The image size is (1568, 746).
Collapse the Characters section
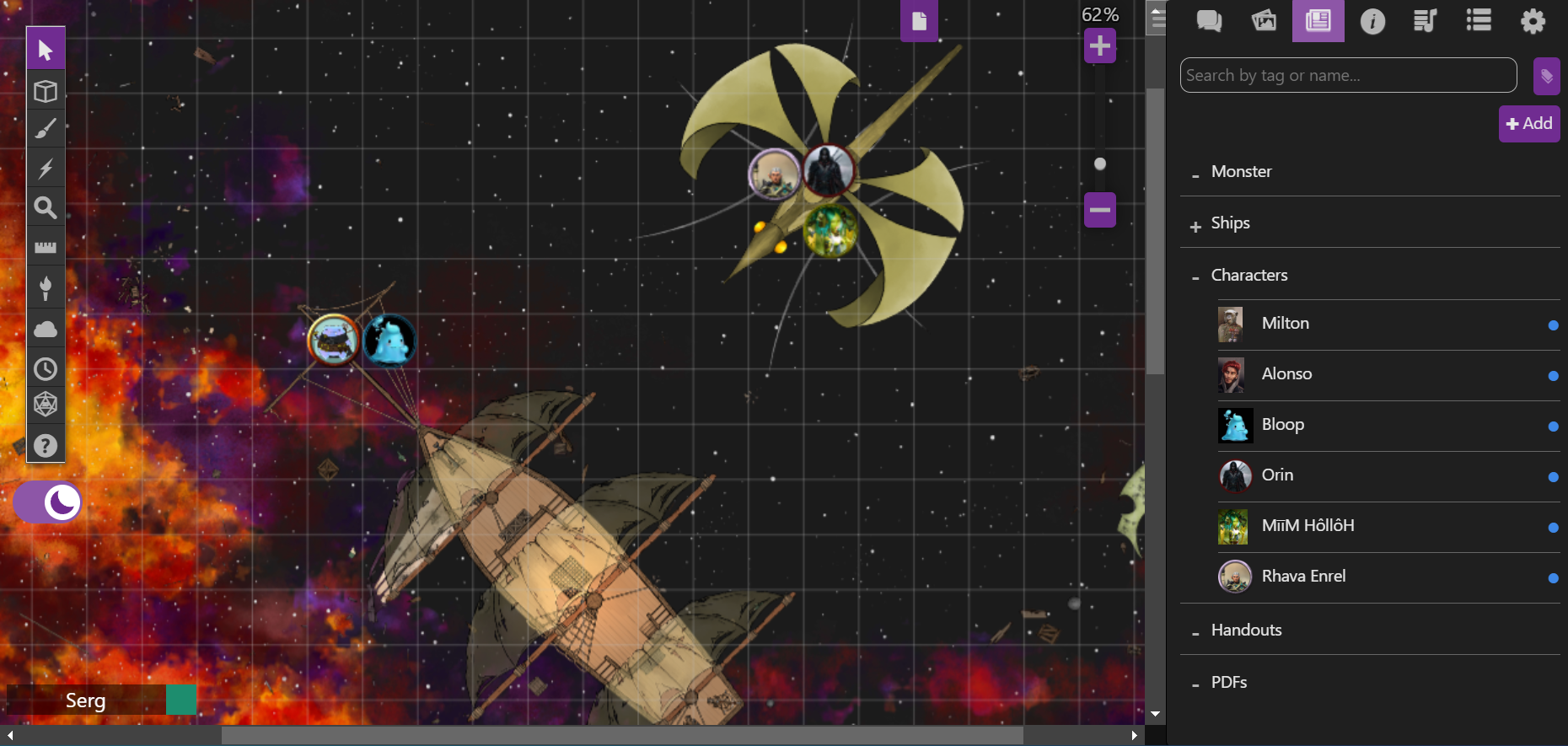1195,277
